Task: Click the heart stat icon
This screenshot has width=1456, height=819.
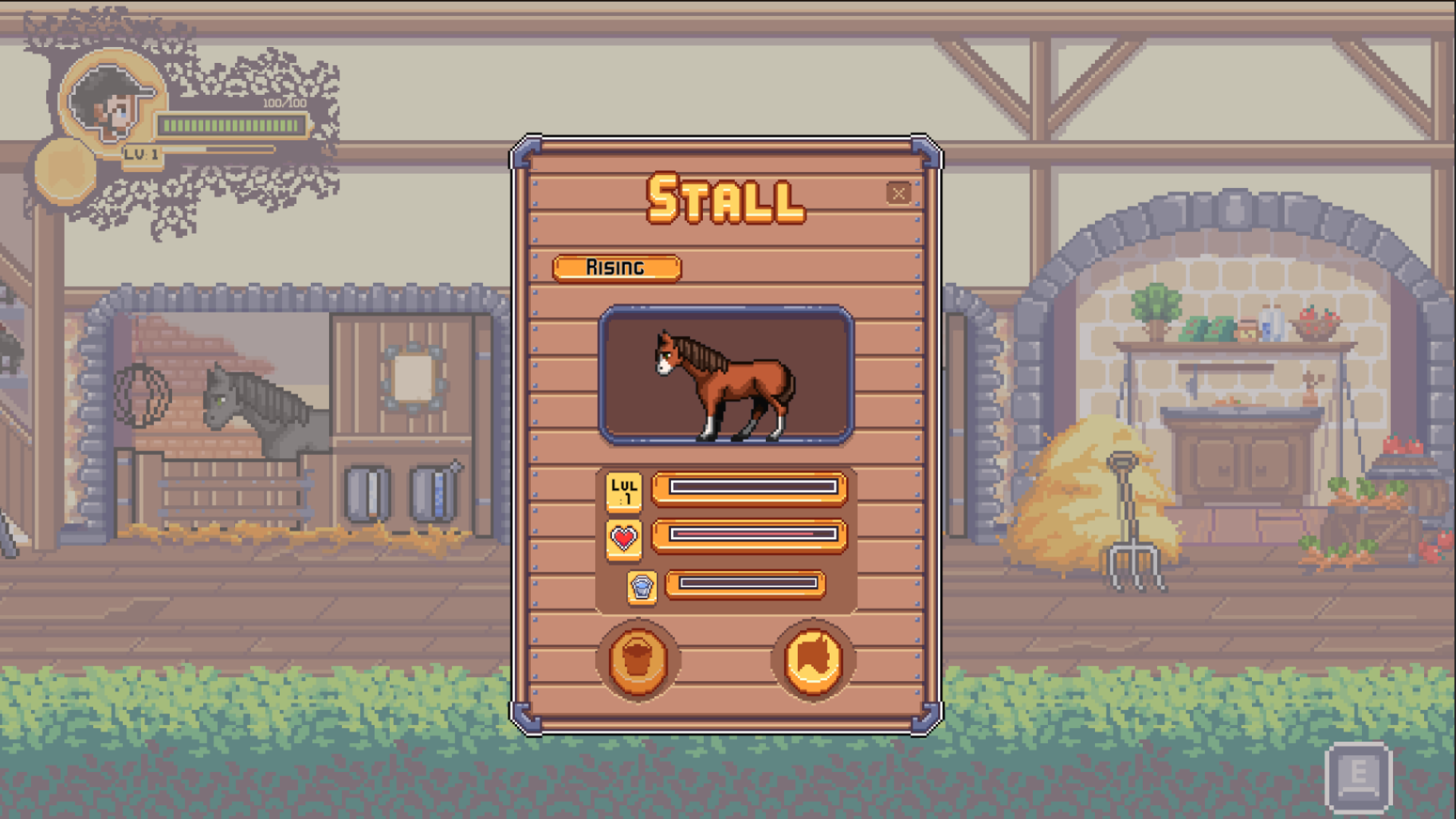Action: pyautogui.click(x=622, y=538)
